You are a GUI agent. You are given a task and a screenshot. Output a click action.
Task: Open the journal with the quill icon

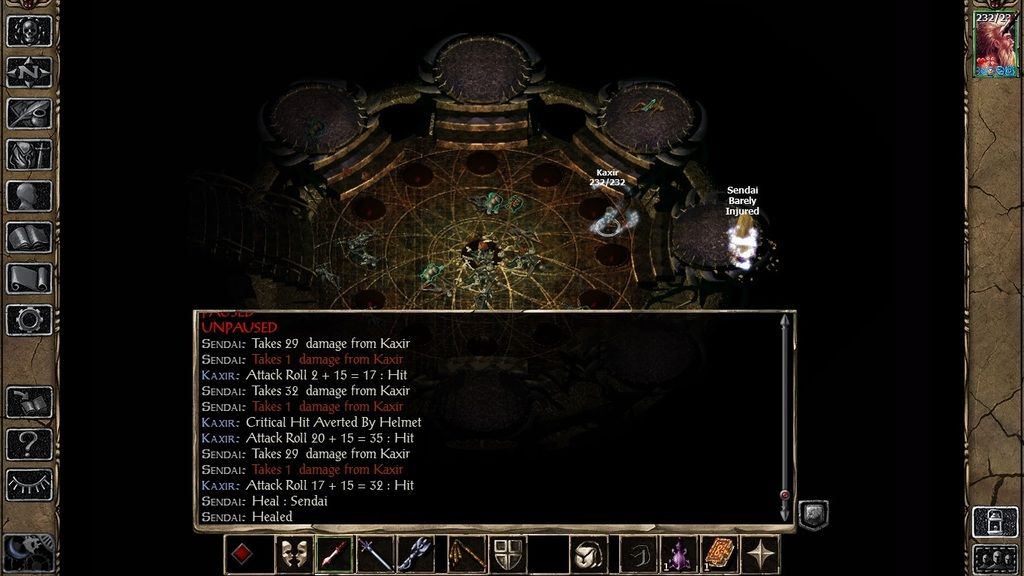click(x=29, y=113)
